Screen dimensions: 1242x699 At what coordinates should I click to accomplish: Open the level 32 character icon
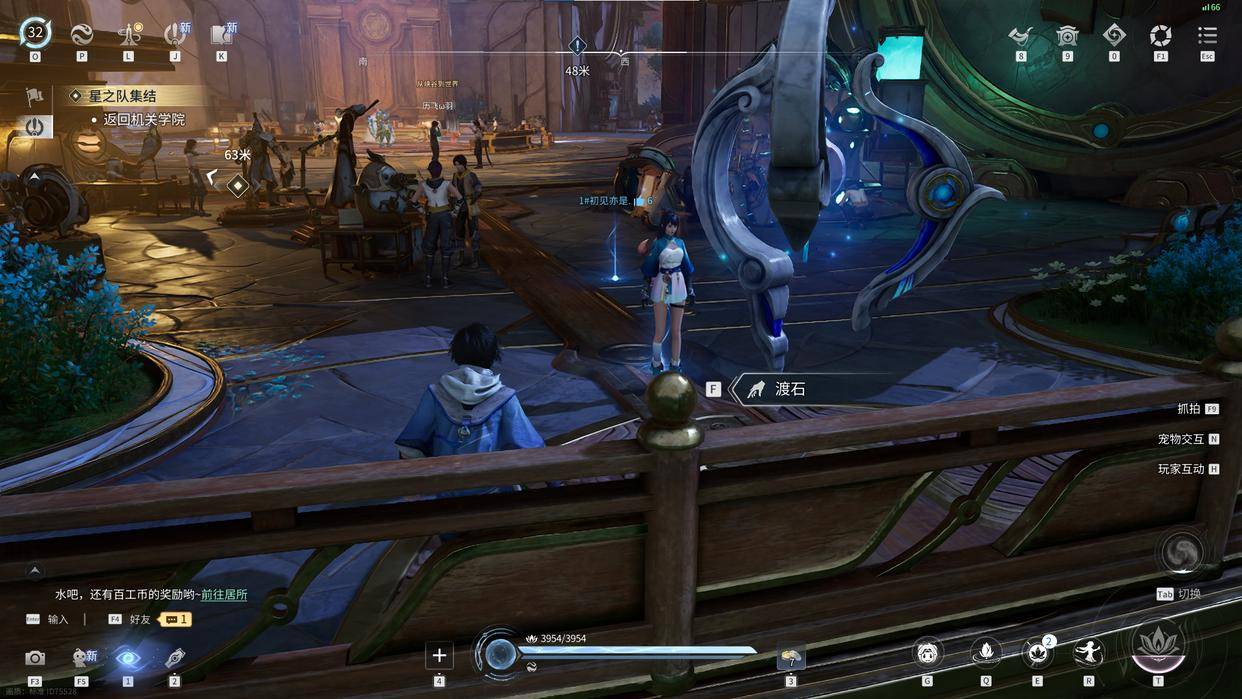35,33
